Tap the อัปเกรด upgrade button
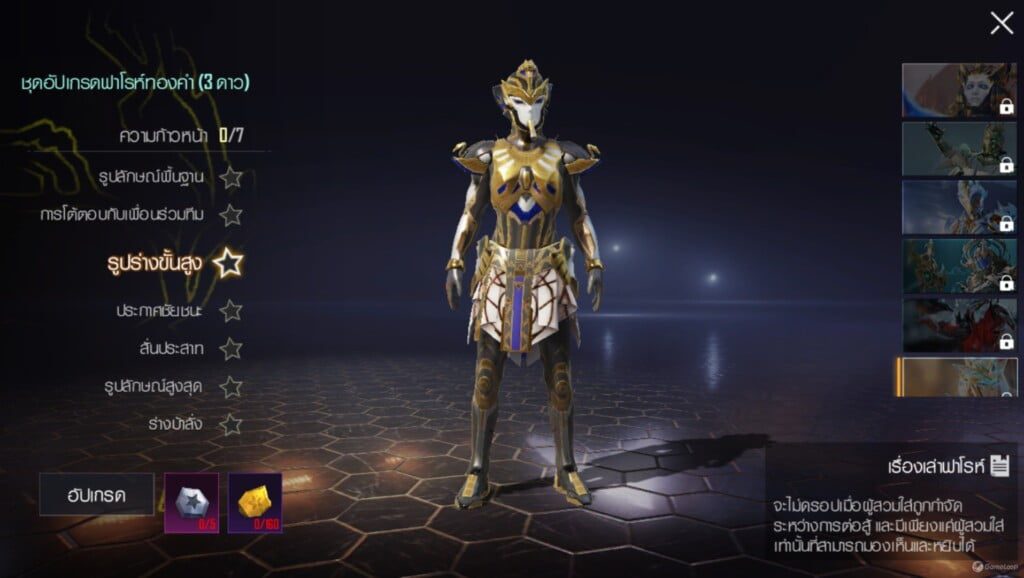This screenshot has height=578, width=1024. point(96,494)
